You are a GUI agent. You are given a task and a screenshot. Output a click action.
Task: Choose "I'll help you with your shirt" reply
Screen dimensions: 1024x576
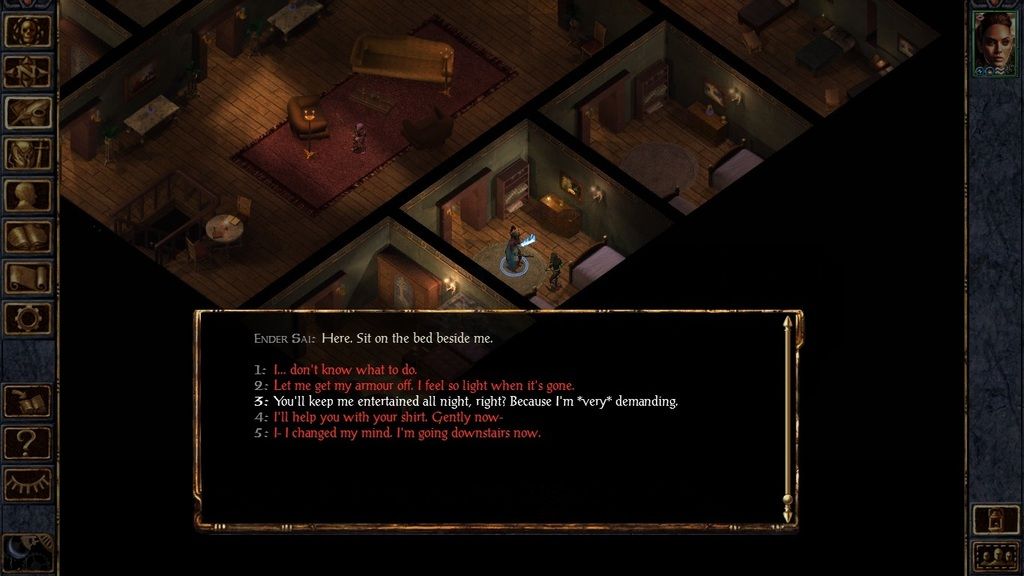(x=388, y=417)
